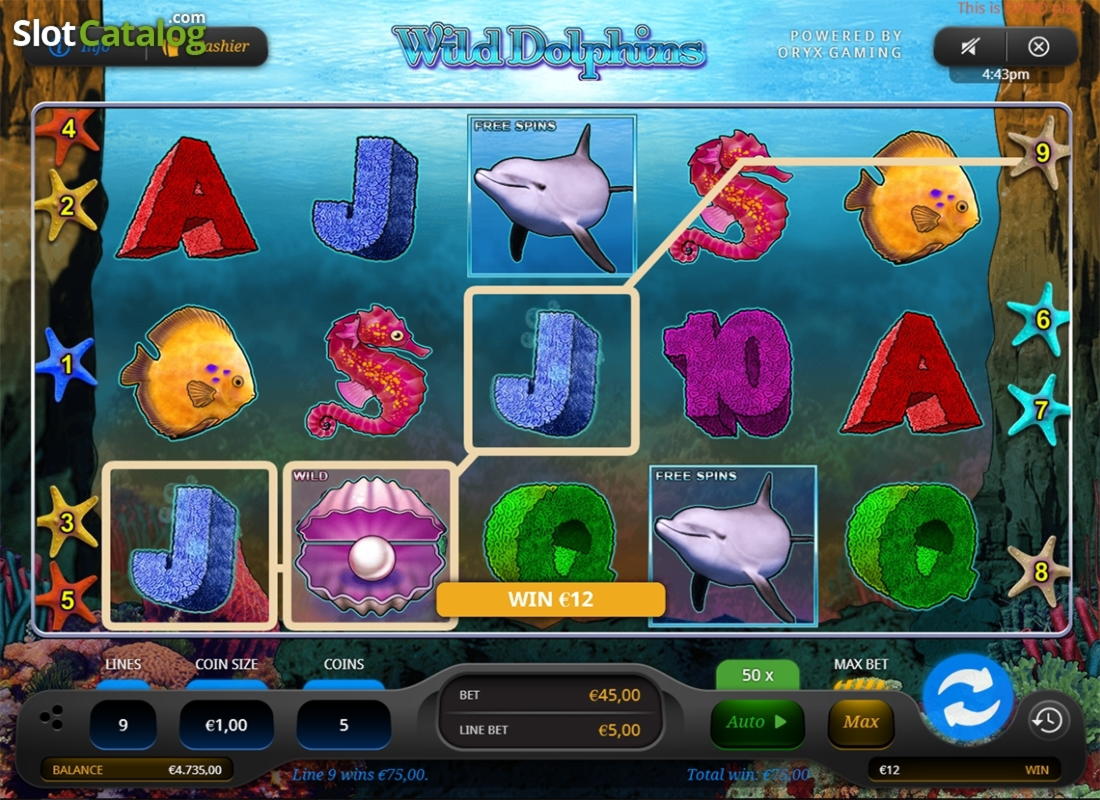Start autoplay with the Auto button

756,723
